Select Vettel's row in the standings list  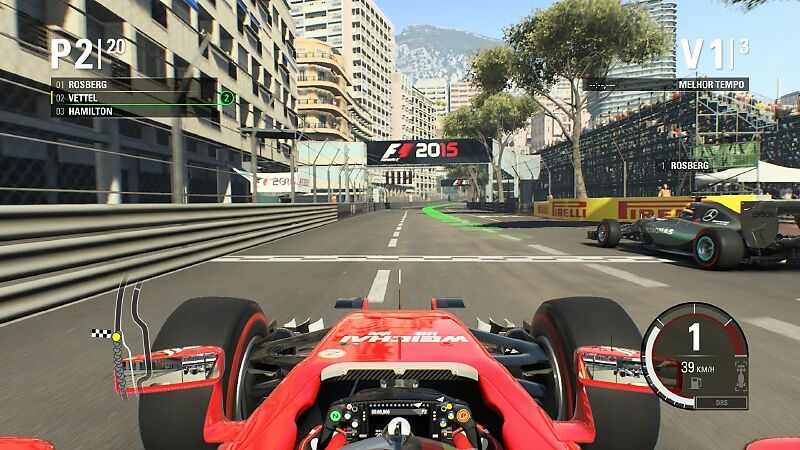pyautogui.click(x=130, y=98)
